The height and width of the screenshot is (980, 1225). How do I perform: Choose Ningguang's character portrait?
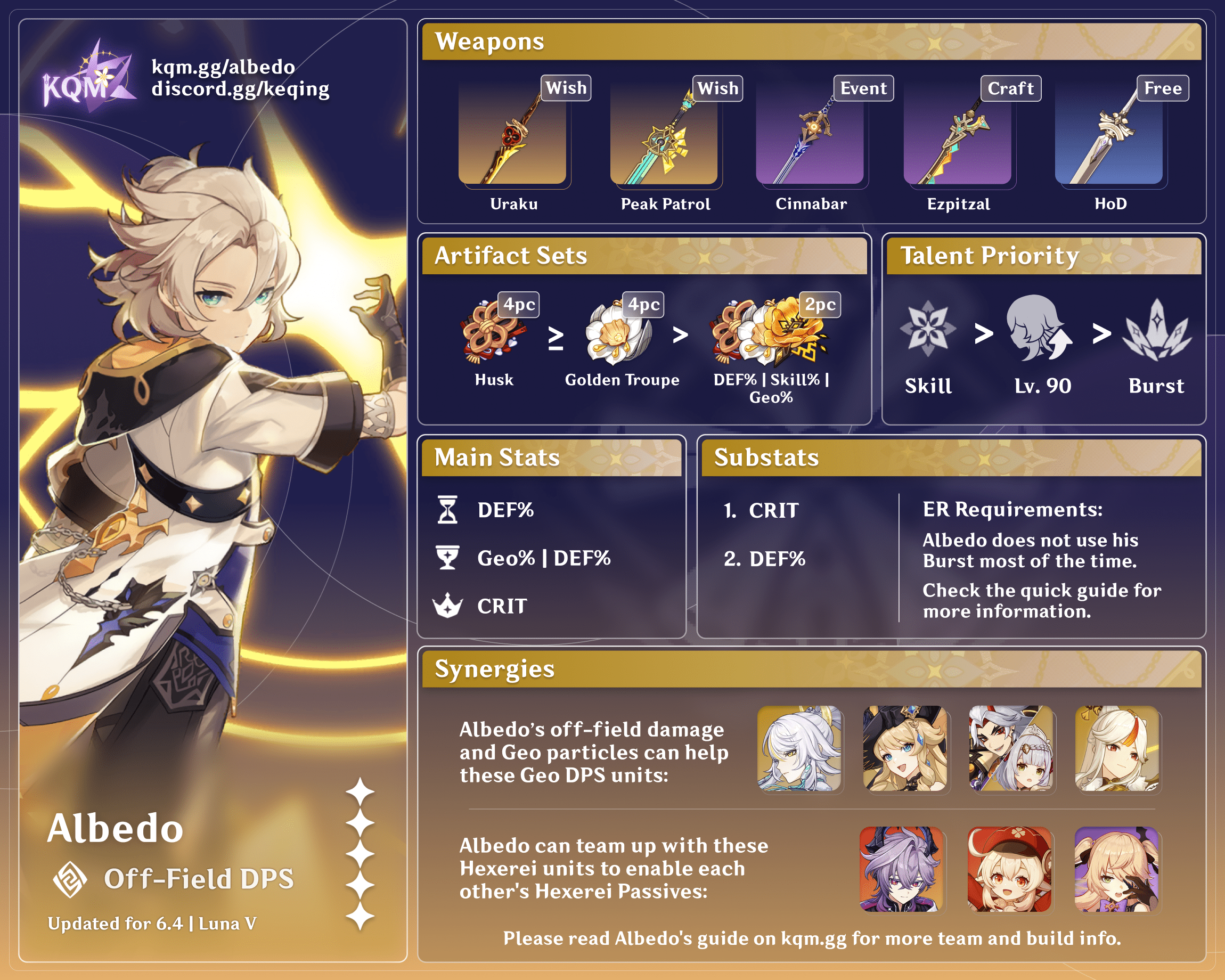[x=1117, y=748]
